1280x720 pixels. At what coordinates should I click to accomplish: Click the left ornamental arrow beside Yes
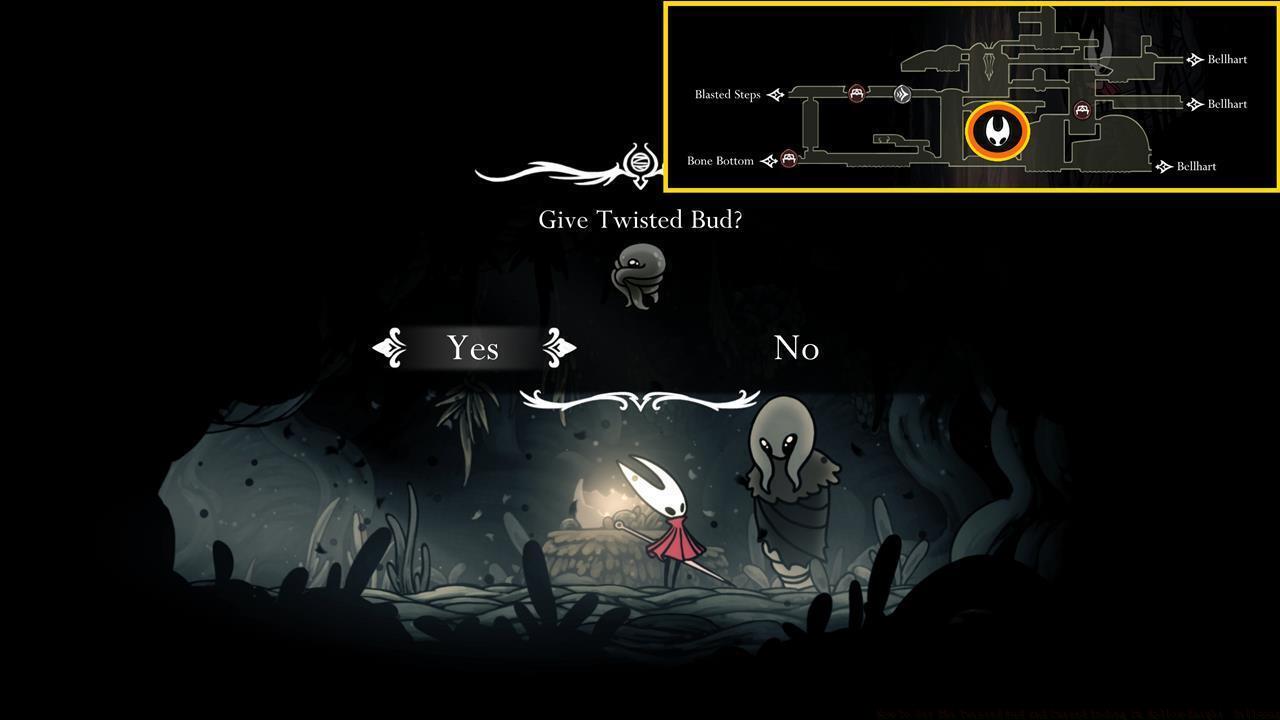point(389,348)
